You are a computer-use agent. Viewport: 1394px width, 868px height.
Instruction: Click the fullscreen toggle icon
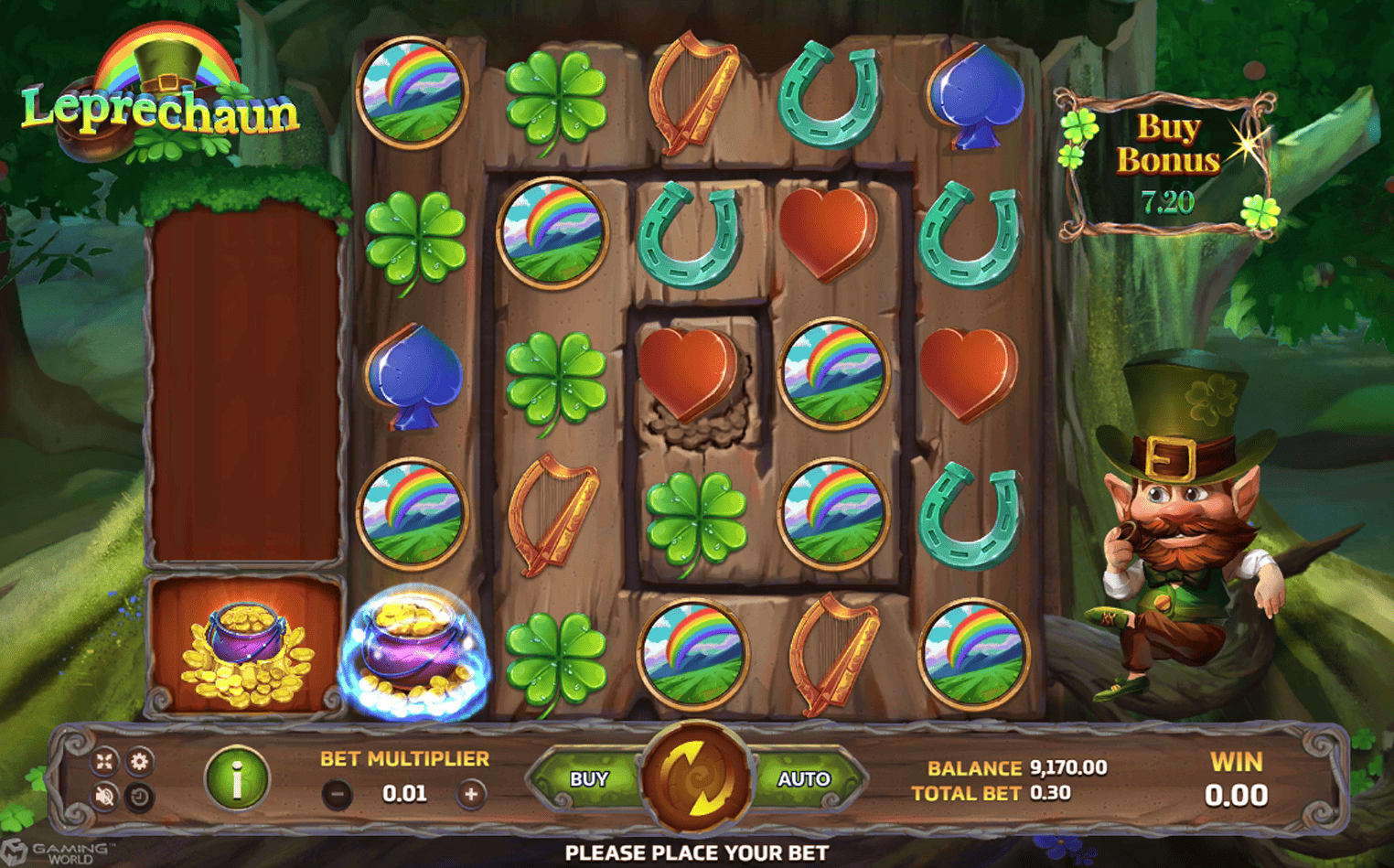click(106, 760)
